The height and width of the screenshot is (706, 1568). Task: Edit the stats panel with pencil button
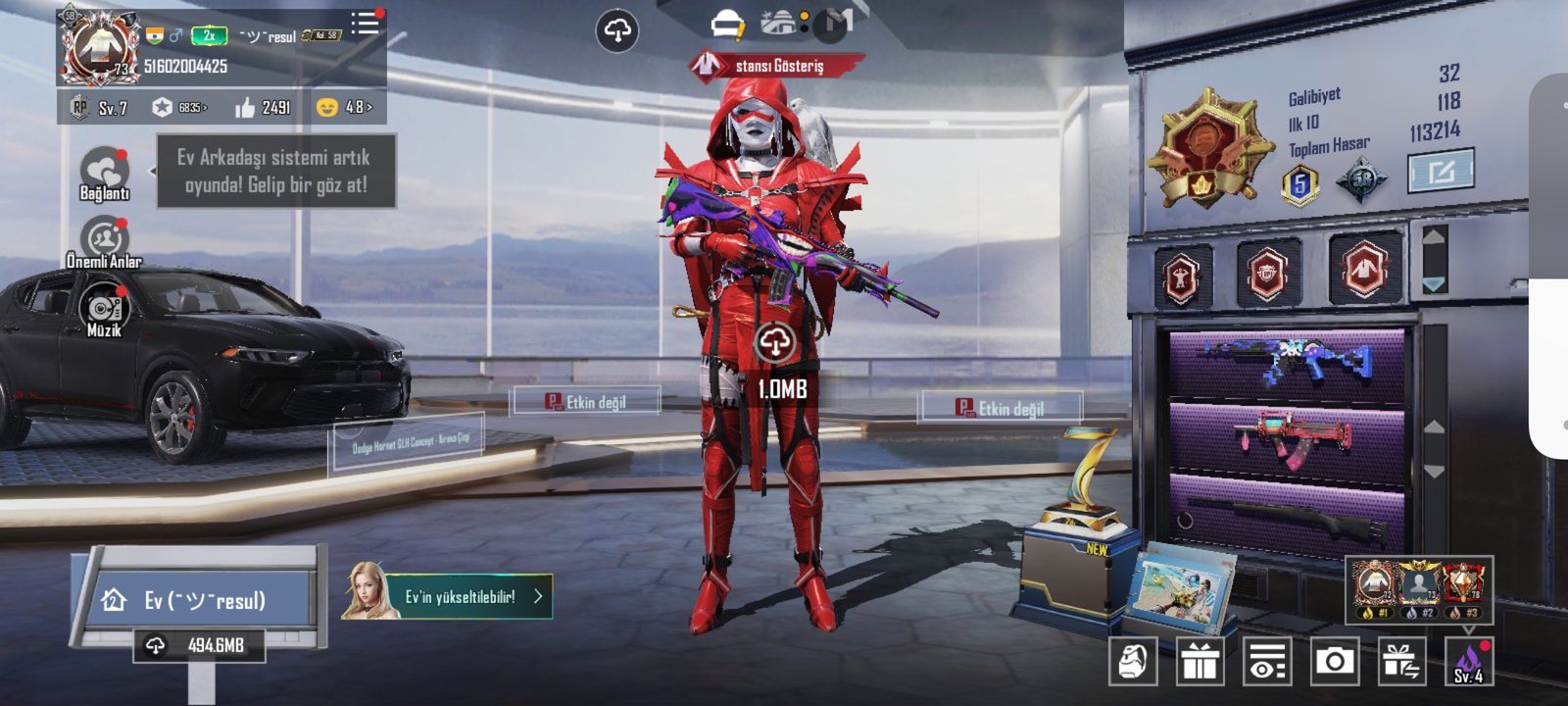(x=1440, y=172)
